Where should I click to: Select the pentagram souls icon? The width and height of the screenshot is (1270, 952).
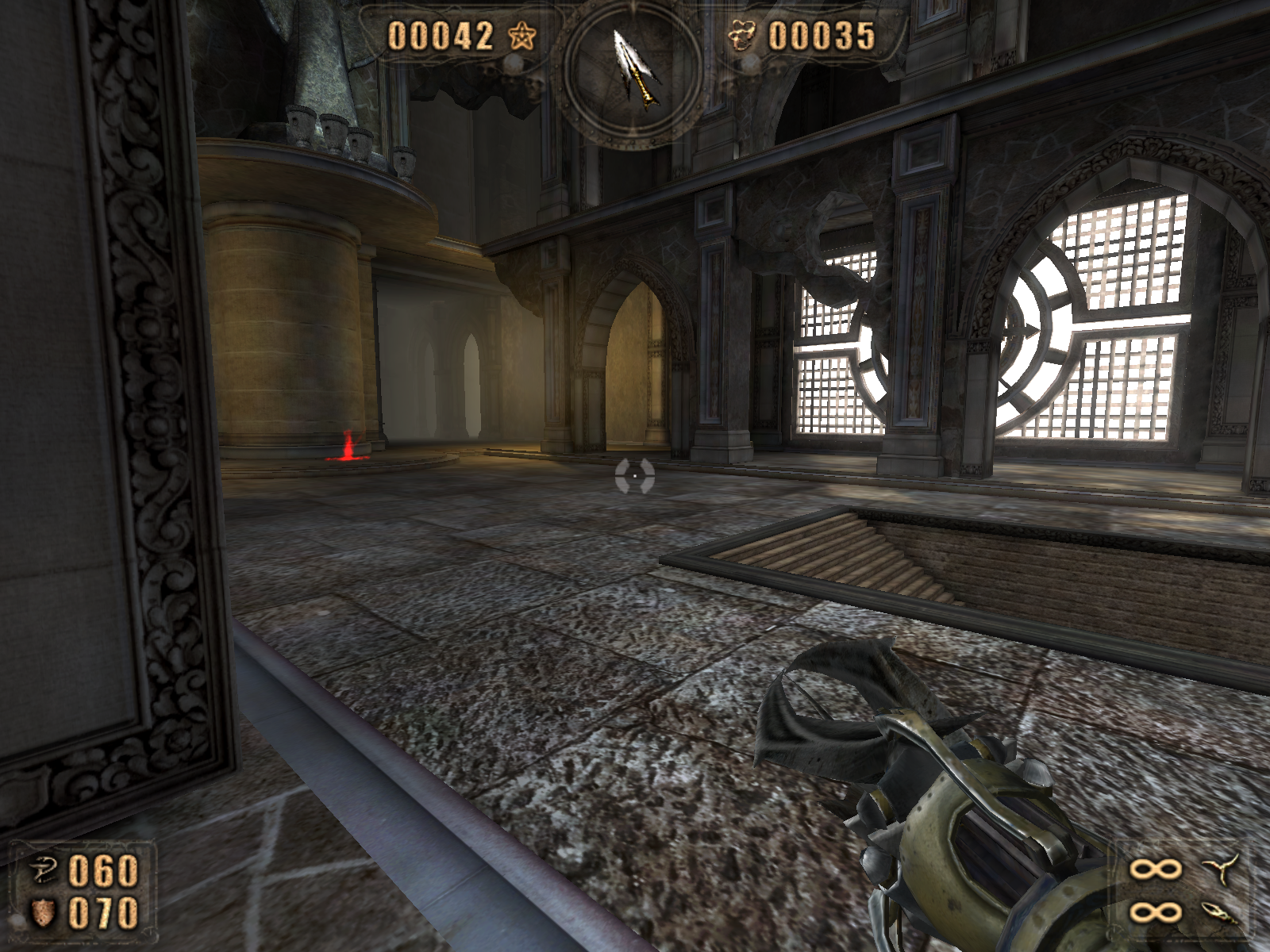(x=523, y=36)
